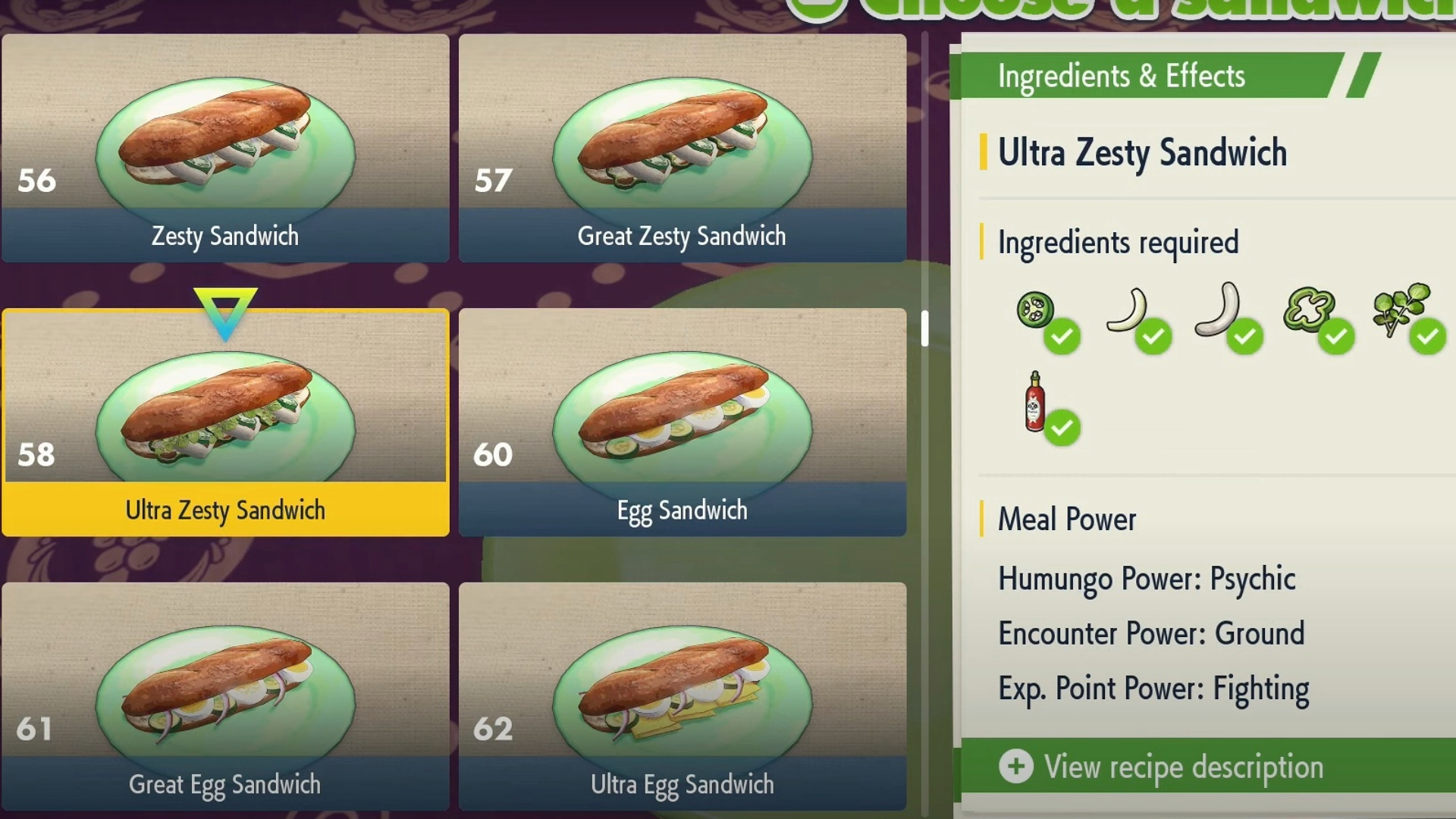
Task: Pick the highlighted Ultra Zesty Sandwich tile
Action: tap(225, 423)
